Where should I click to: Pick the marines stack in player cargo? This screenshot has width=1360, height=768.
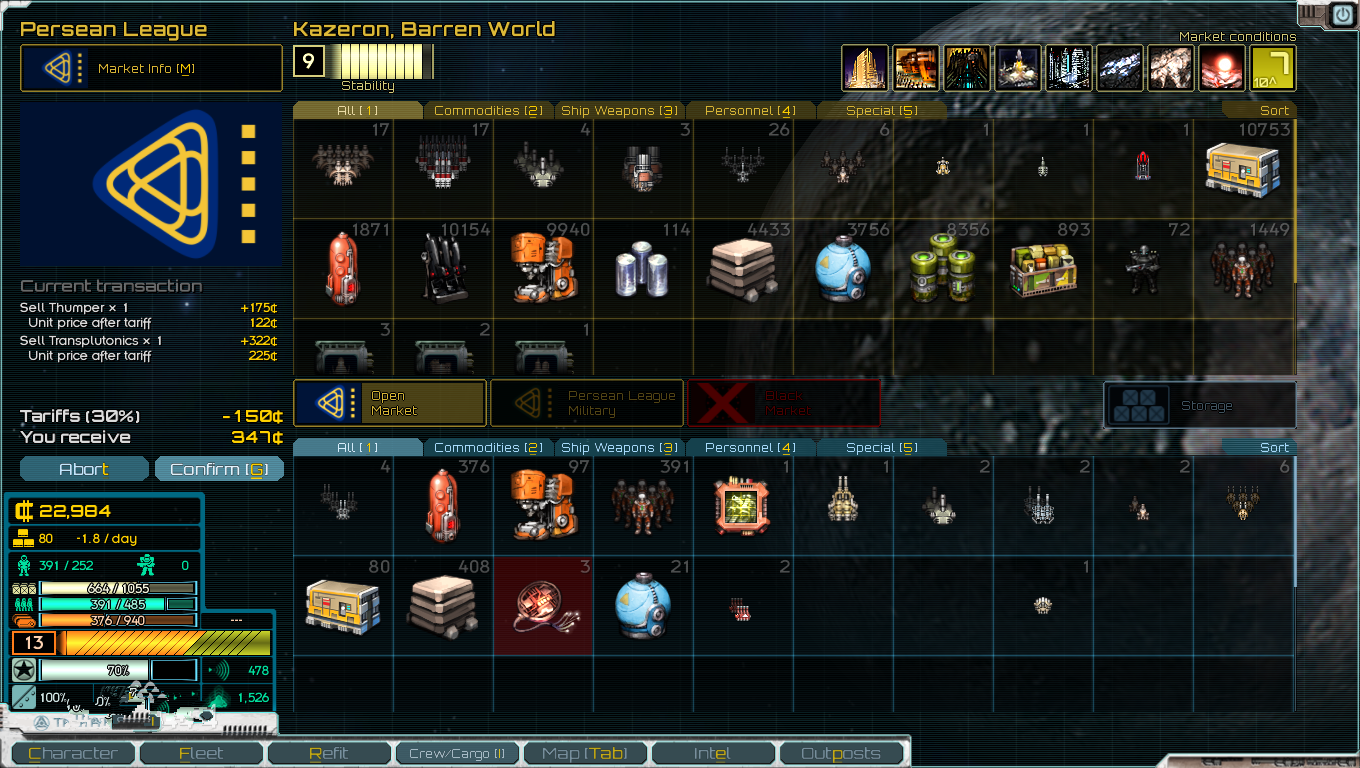(x=643, y=505)
